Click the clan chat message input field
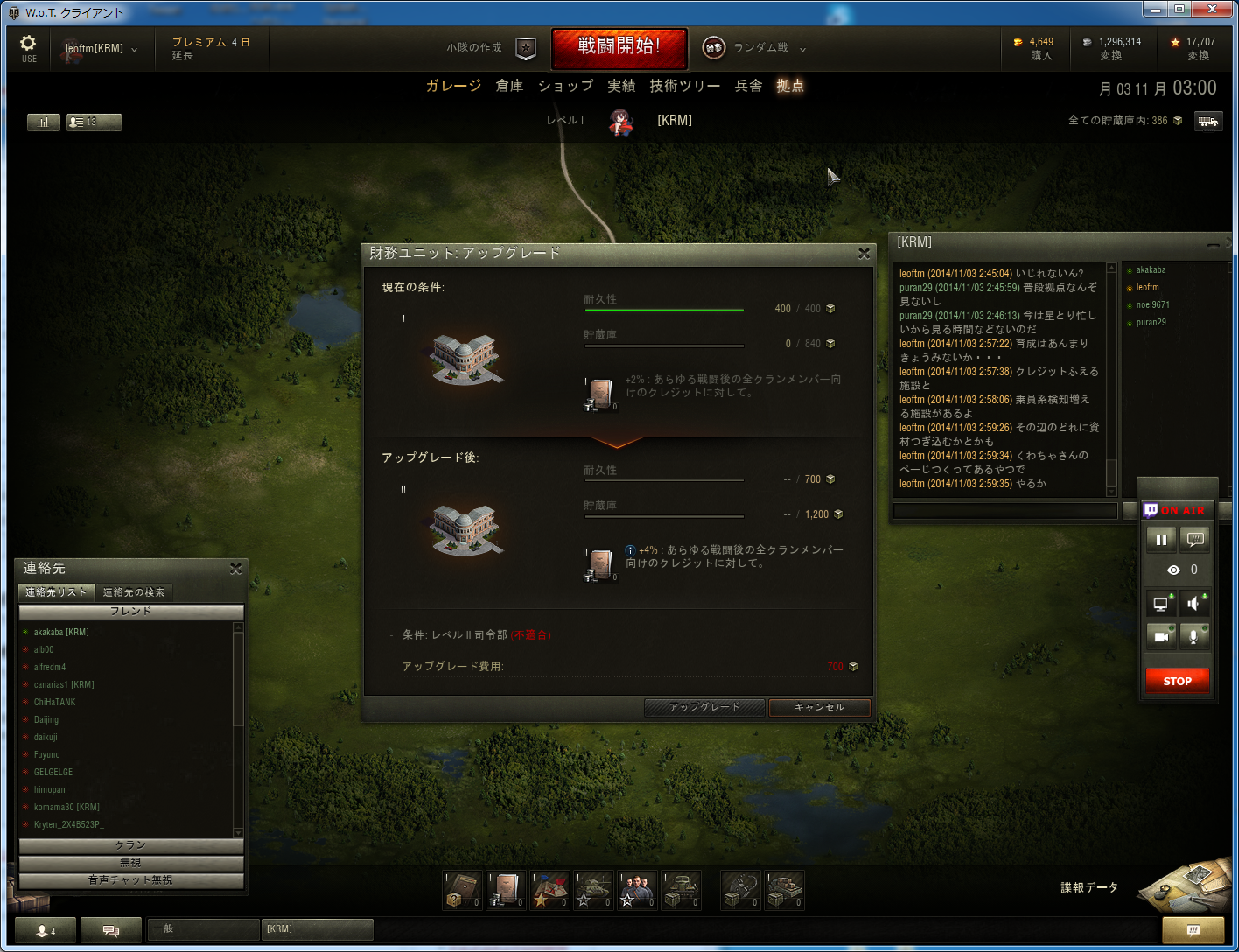1239x952 pixels. [1004, 511]
